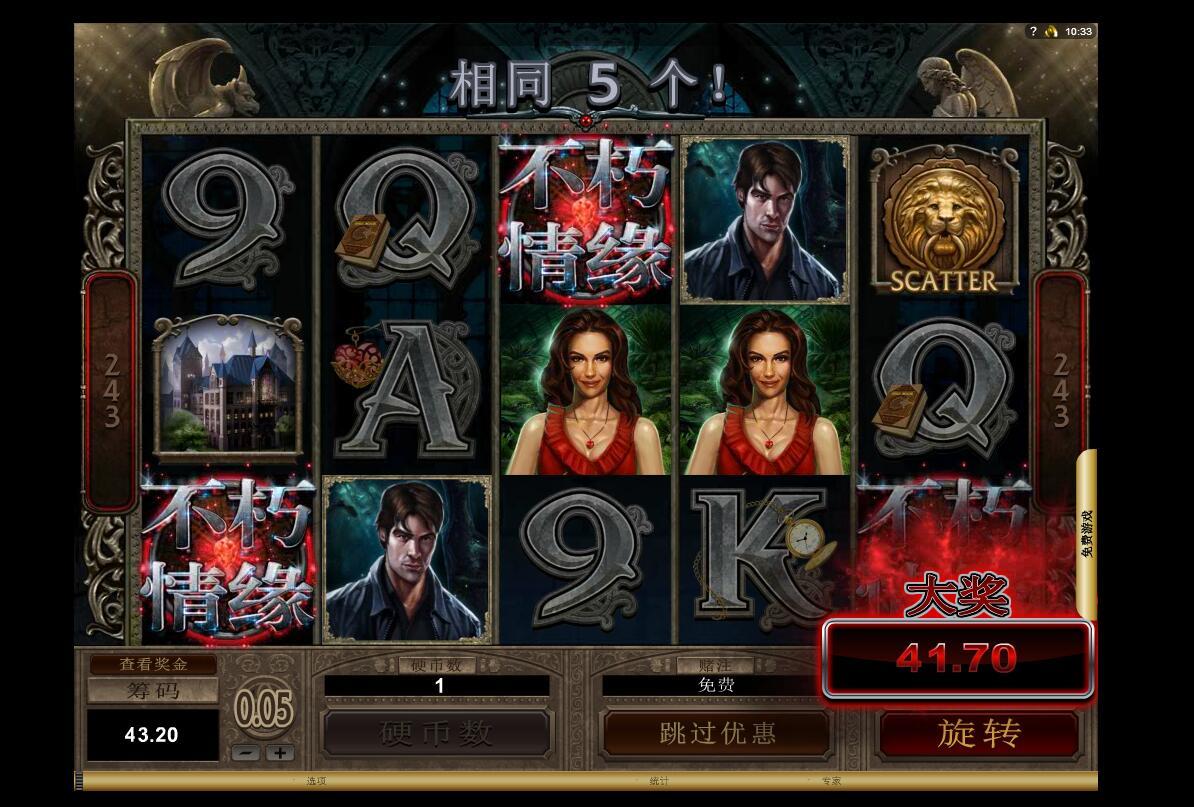Click the gold headphones sound icon

[1051, 32]
